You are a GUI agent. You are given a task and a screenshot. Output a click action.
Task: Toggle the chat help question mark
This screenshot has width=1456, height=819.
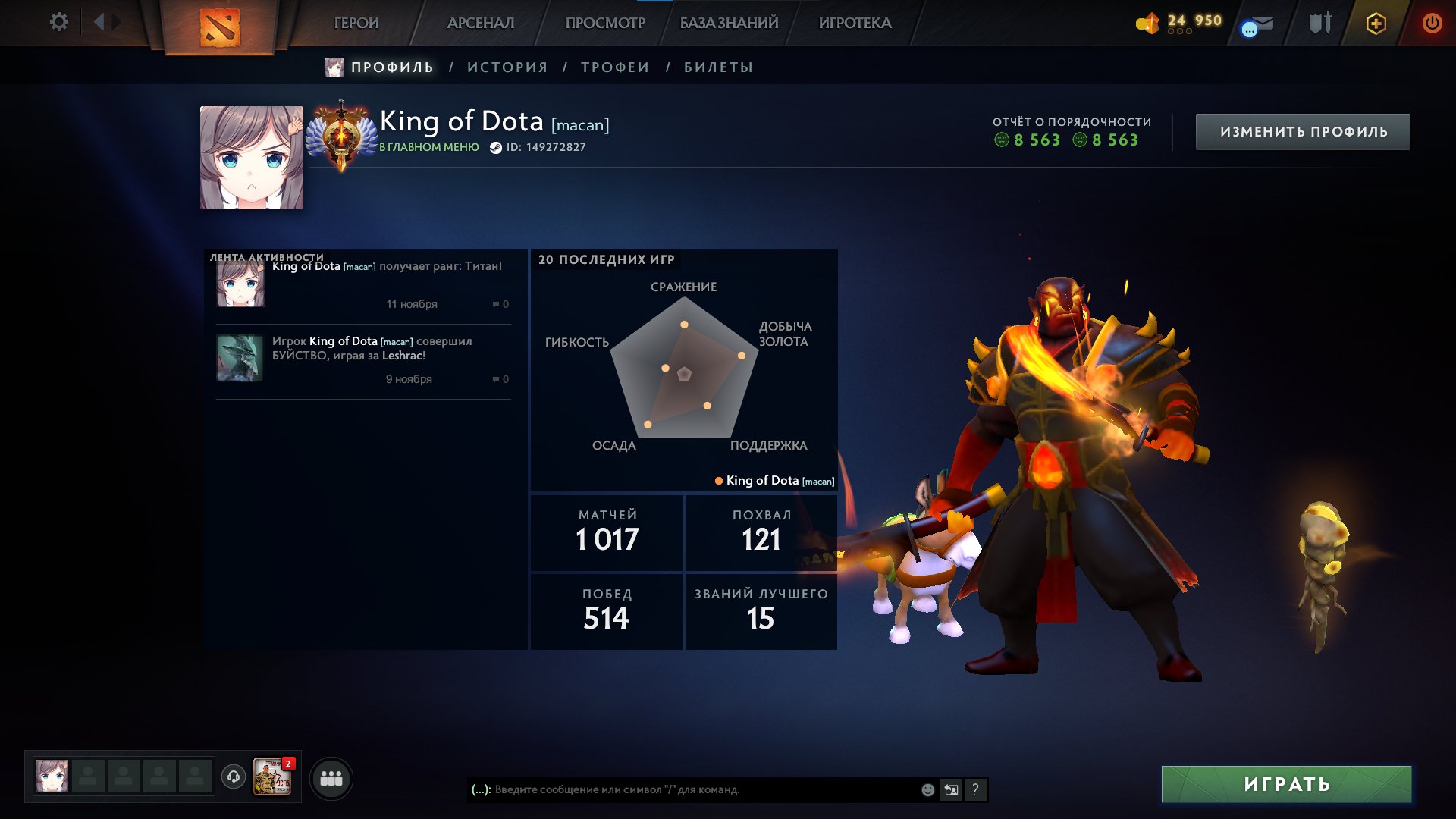(974, 789)
